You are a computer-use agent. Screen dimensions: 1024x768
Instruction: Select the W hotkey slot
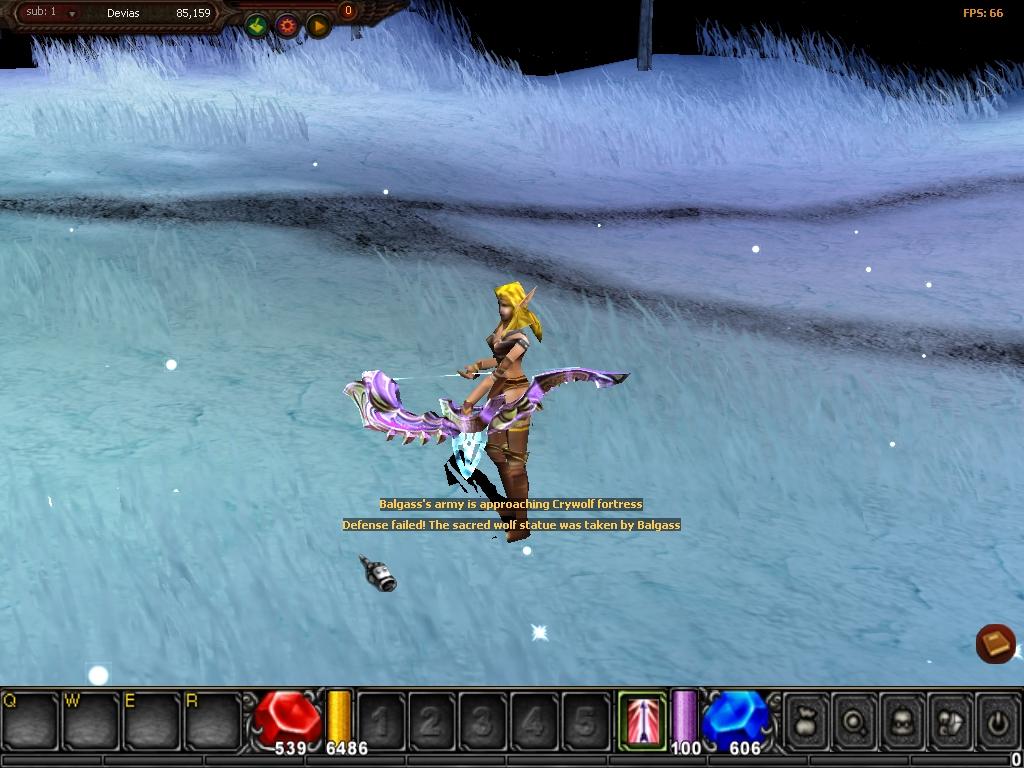click(x=90, y=718)
